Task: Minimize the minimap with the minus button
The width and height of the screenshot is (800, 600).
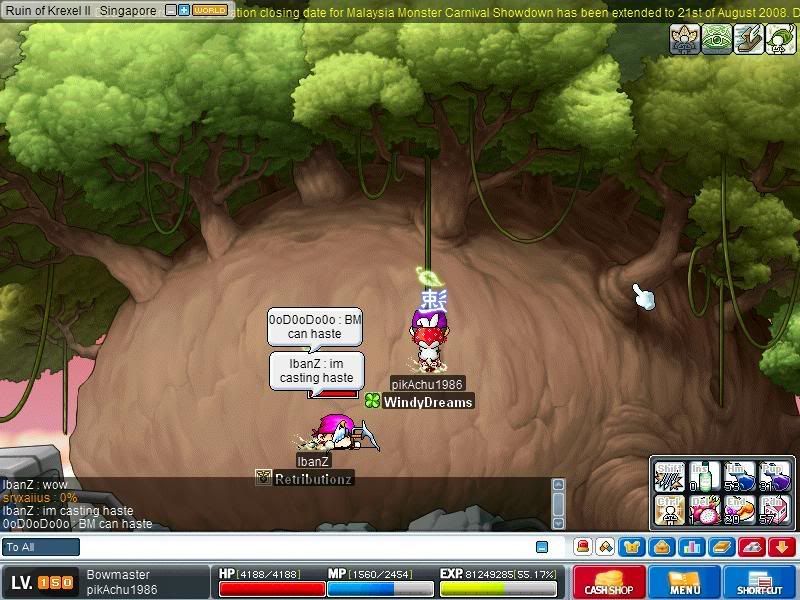Action: pos(170,10)
